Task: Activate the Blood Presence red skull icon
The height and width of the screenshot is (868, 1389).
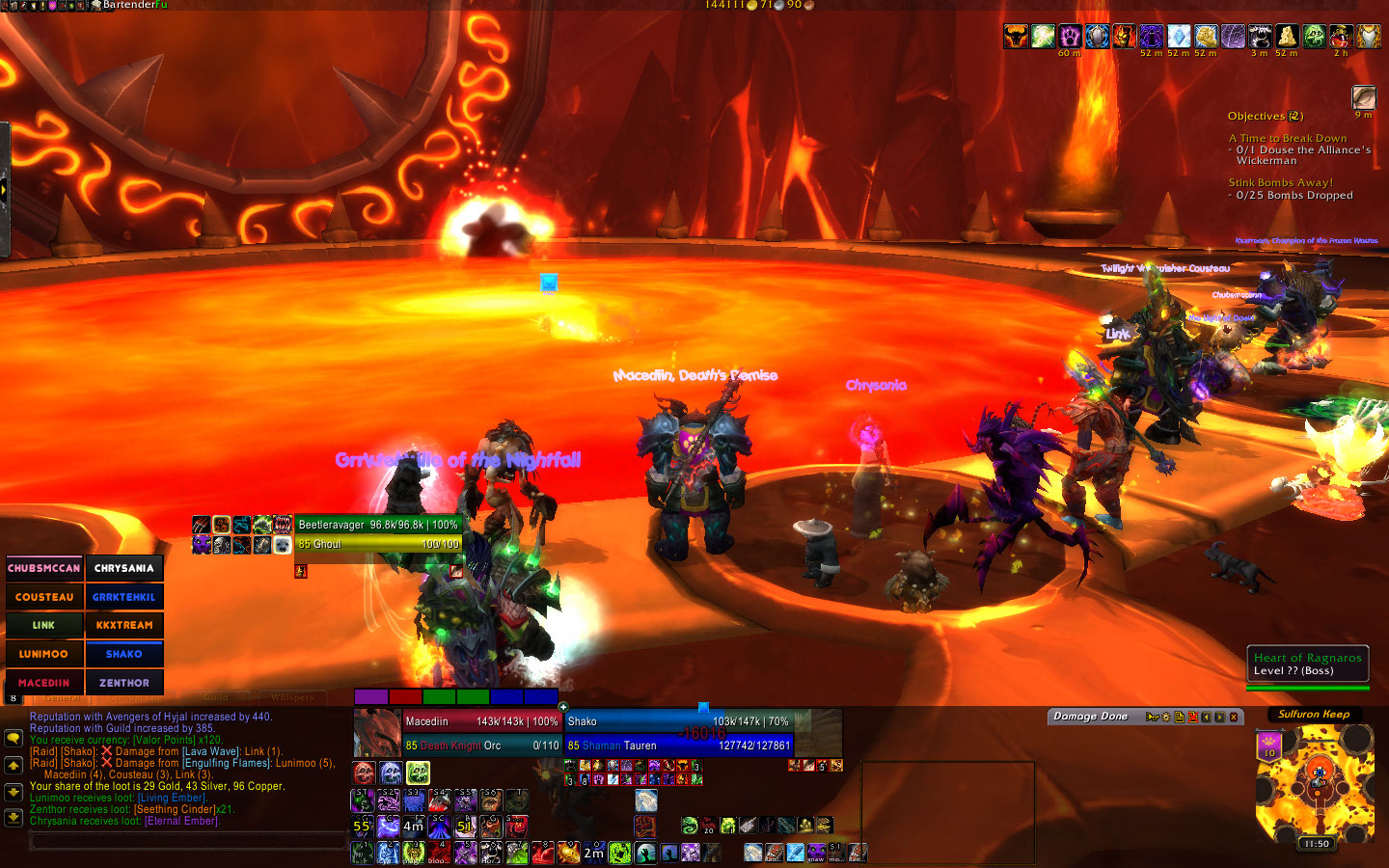Action: point(364,773)
